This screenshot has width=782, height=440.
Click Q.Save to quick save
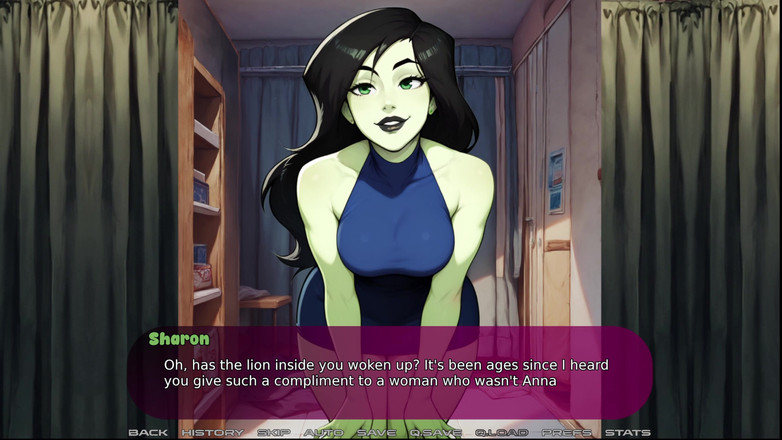click(x=435, y=432)
